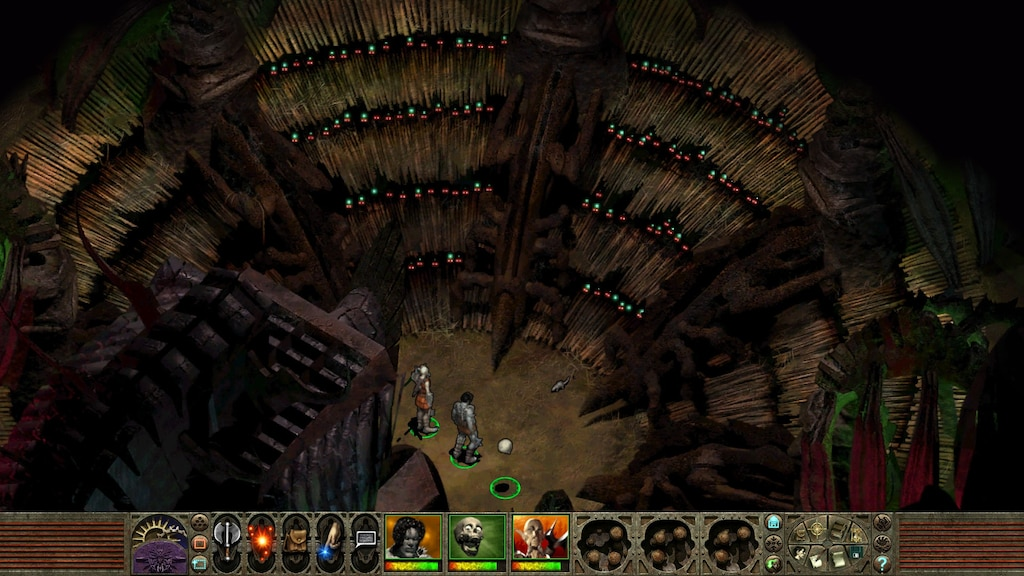Click the blue house icon button
Screen dimensions: 1024x576
click(x=773, y=522)
